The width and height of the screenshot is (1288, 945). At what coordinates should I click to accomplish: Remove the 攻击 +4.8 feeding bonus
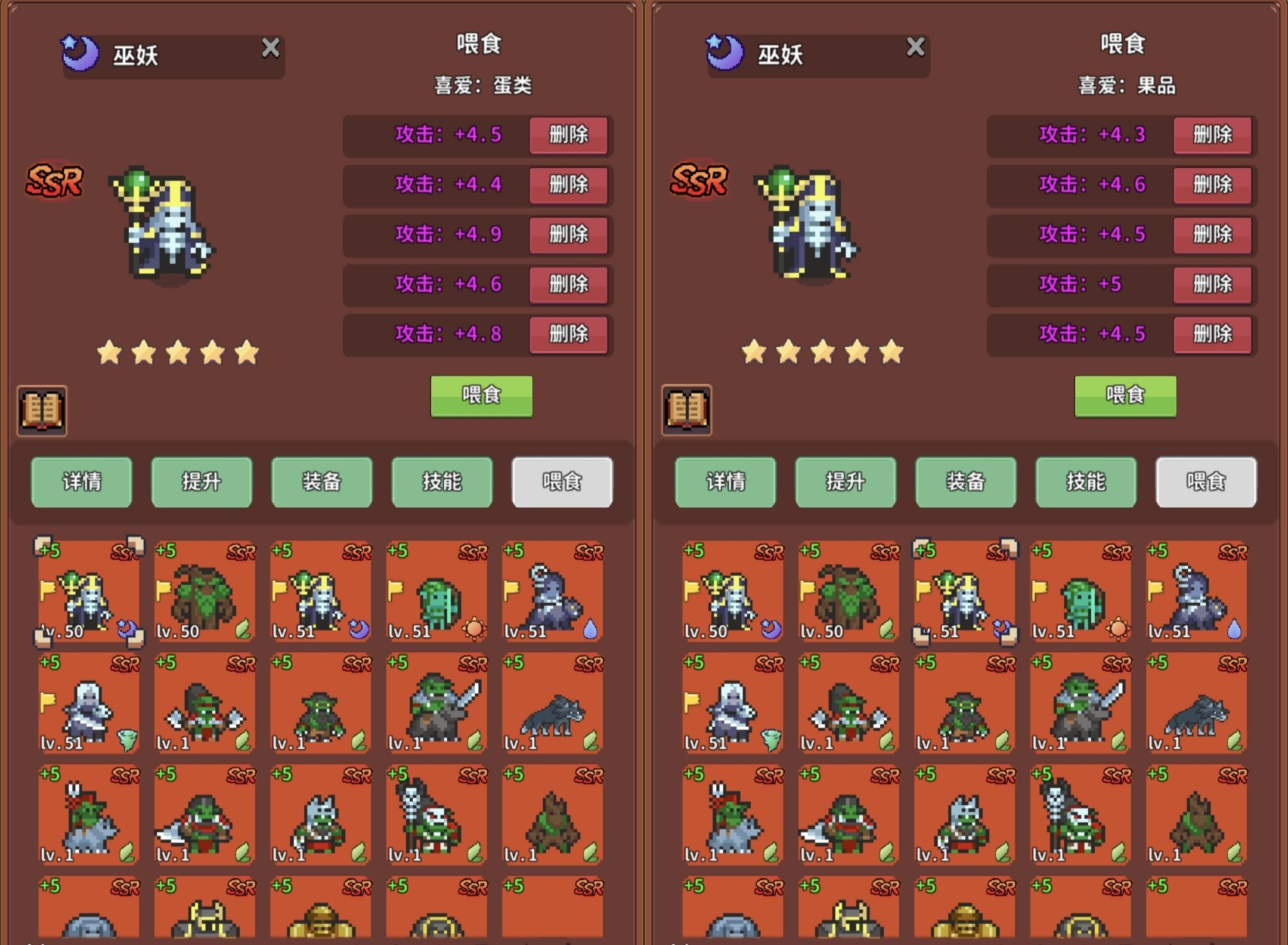pyautogui.click(x=568, y=333)
